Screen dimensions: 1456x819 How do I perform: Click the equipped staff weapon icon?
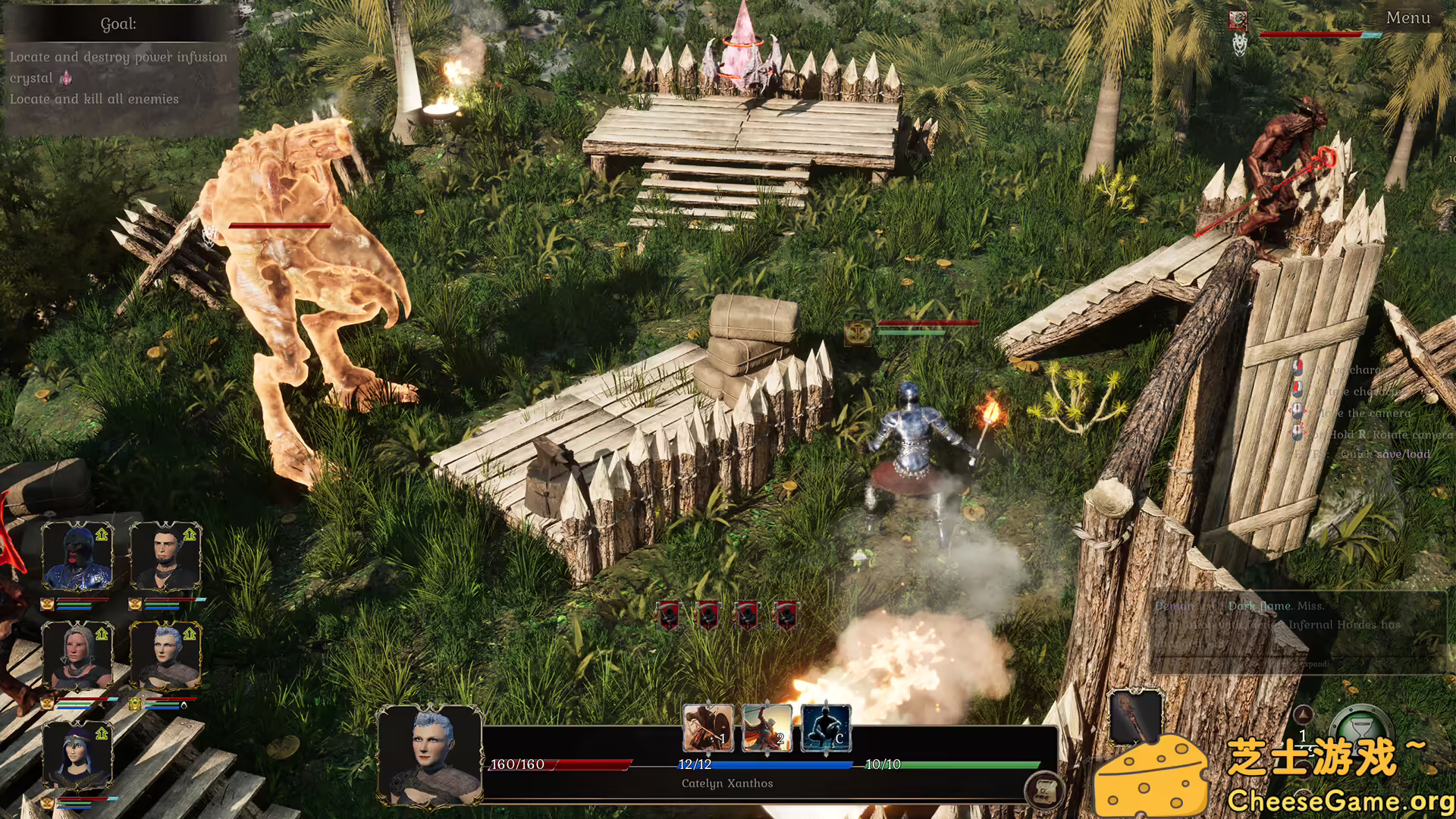[1134, 717]
